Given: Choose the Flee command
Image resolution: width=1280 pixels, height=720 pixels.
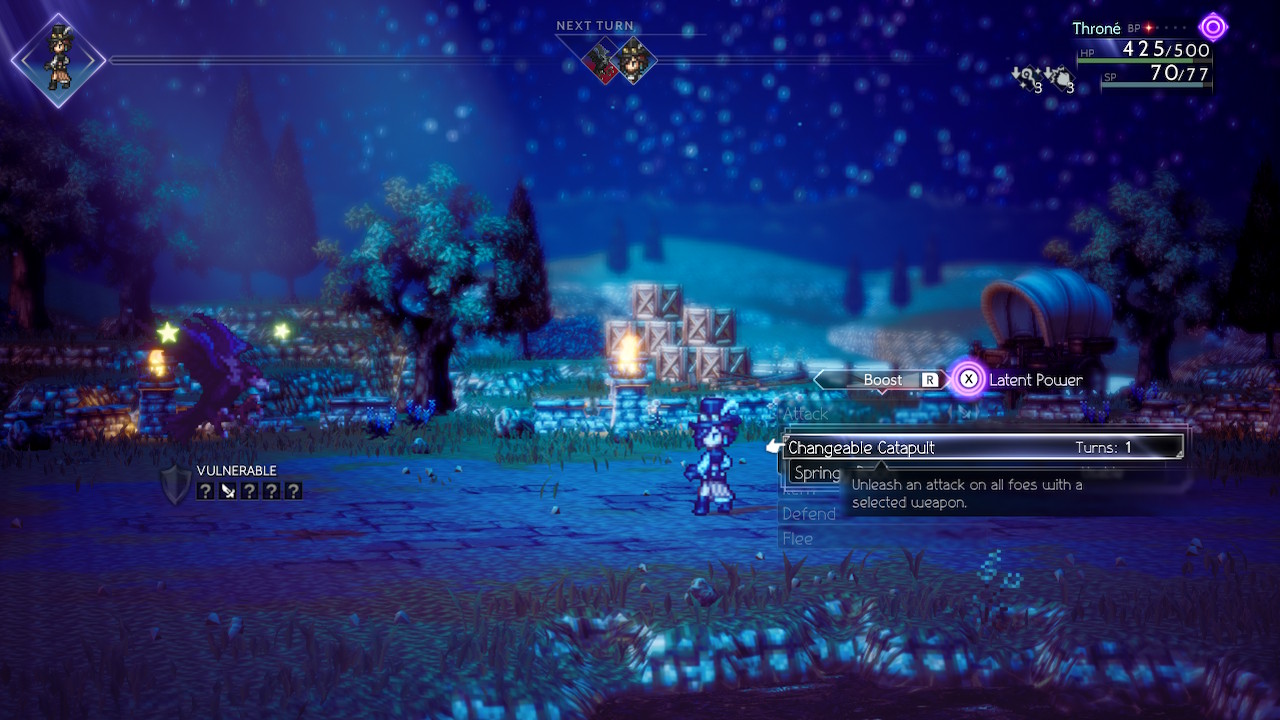Looking at the screenshot, I should click(797, 539).
